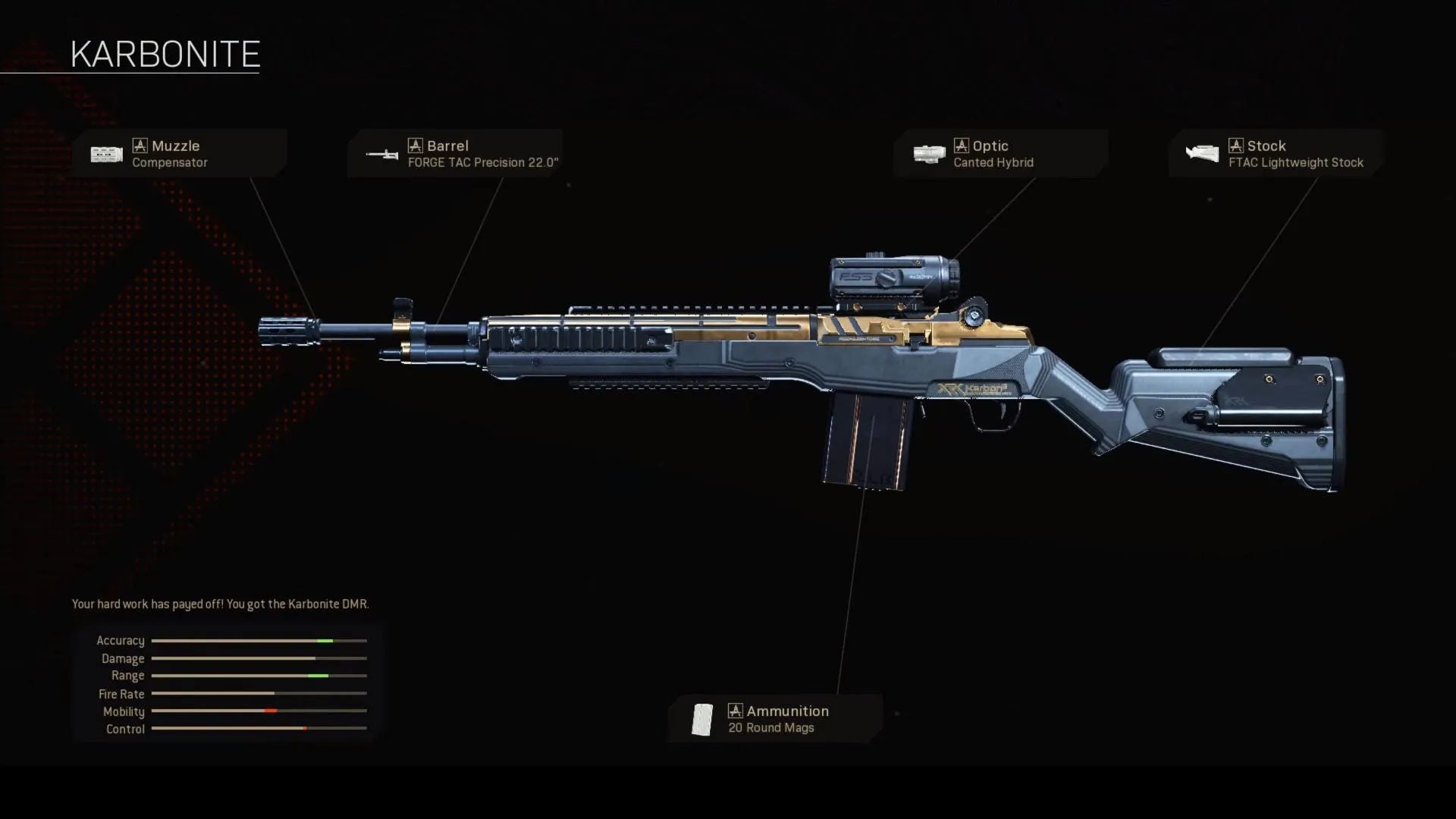This screenshot has height=819, width=1456.
Task: Click the KARBONITE weapon title
Action: 165,53
